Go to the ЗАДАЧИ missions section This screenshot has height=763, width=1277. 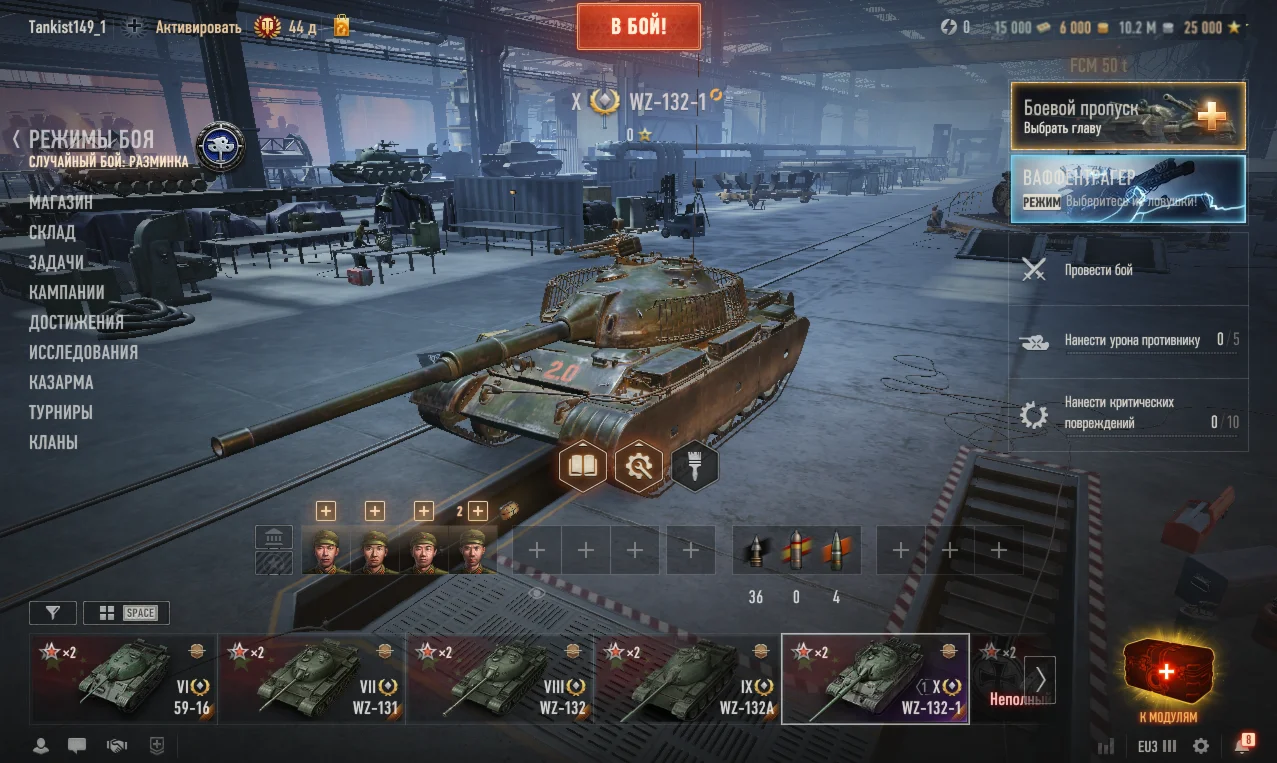click(56, 262)
